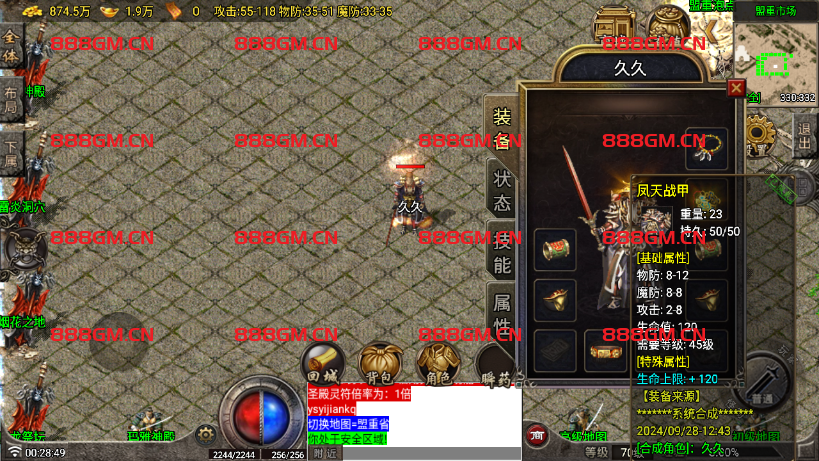Click the 下属 subordinates button

(x=11, y=155)
